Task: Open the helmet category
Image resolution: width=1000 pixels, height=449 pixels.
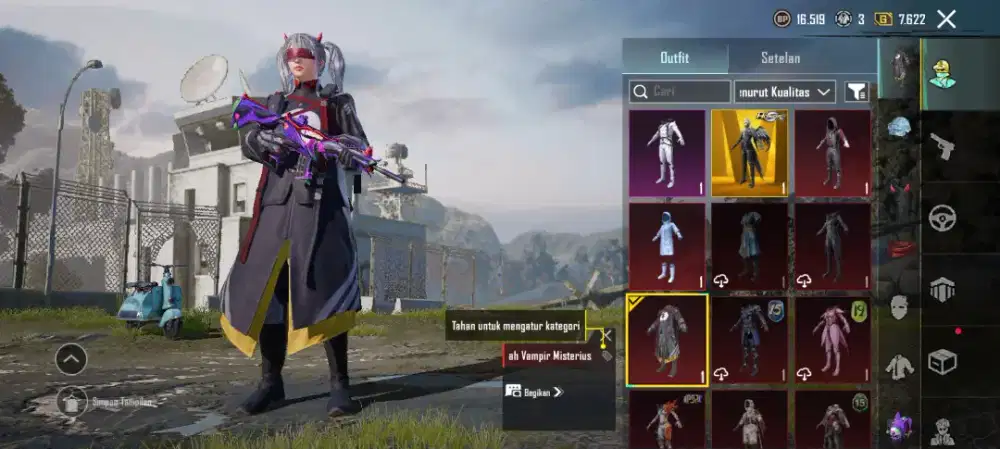Action: point(900,127)
